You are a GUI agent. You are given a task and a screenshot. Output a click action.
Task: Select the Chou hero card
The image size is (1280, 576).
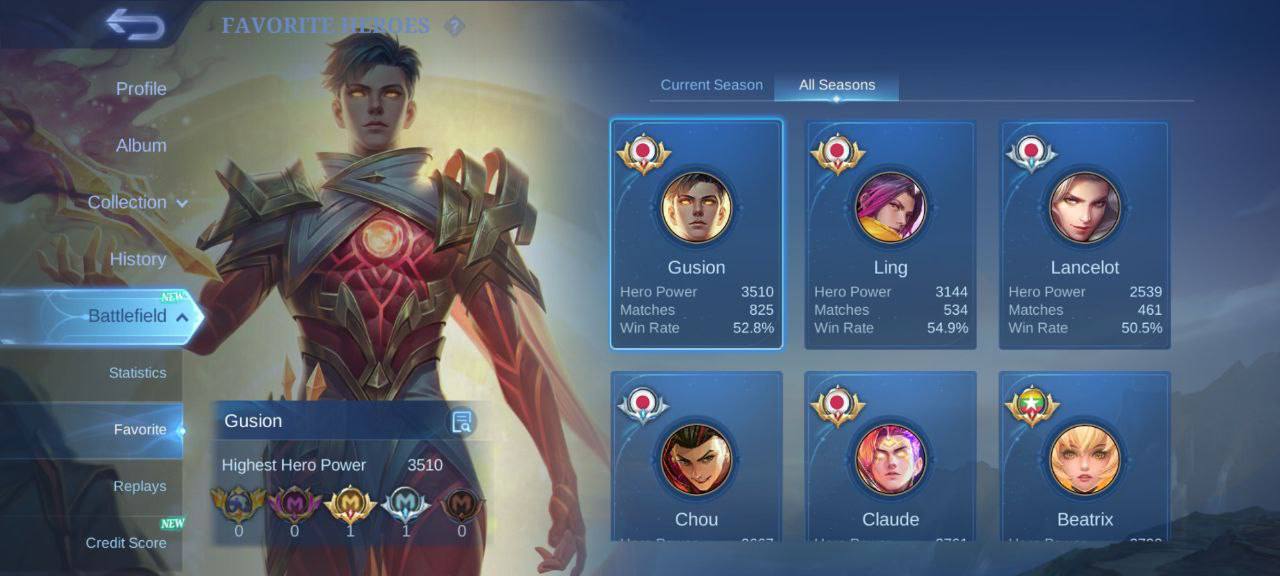point(697,460)
